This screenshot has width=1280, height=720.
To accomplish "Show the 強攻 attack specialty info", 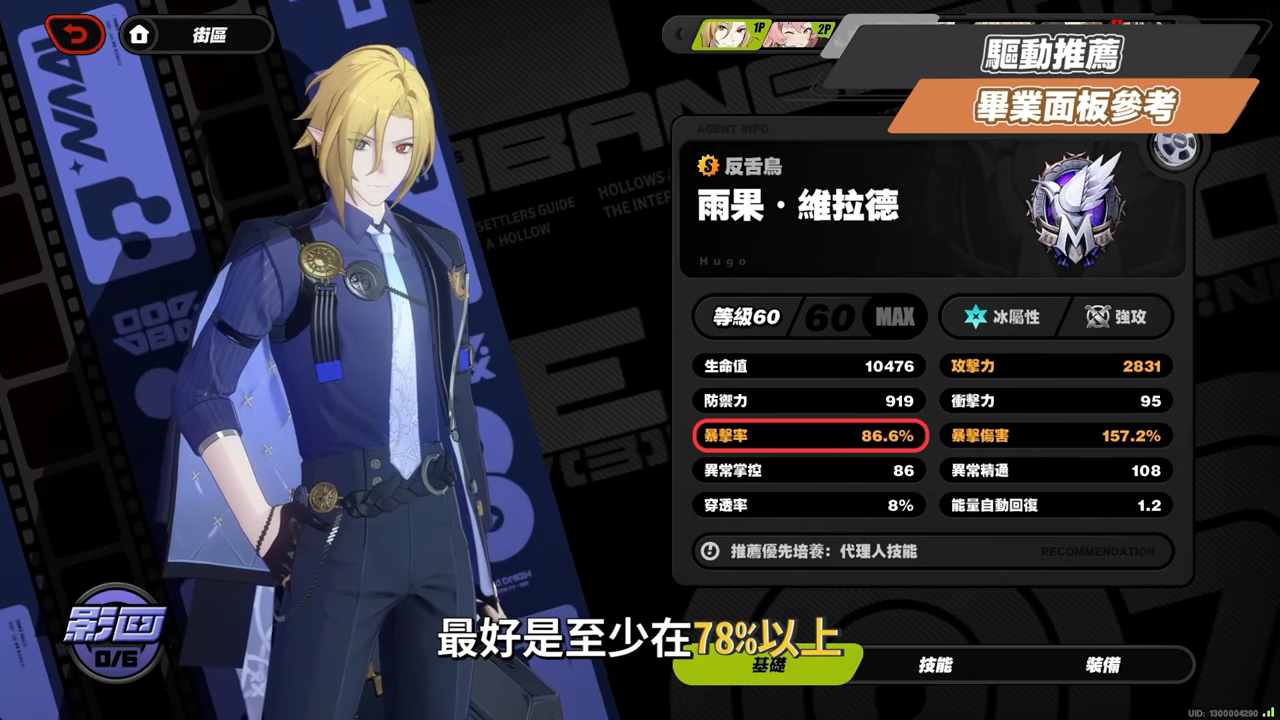I will (1115, 318).
